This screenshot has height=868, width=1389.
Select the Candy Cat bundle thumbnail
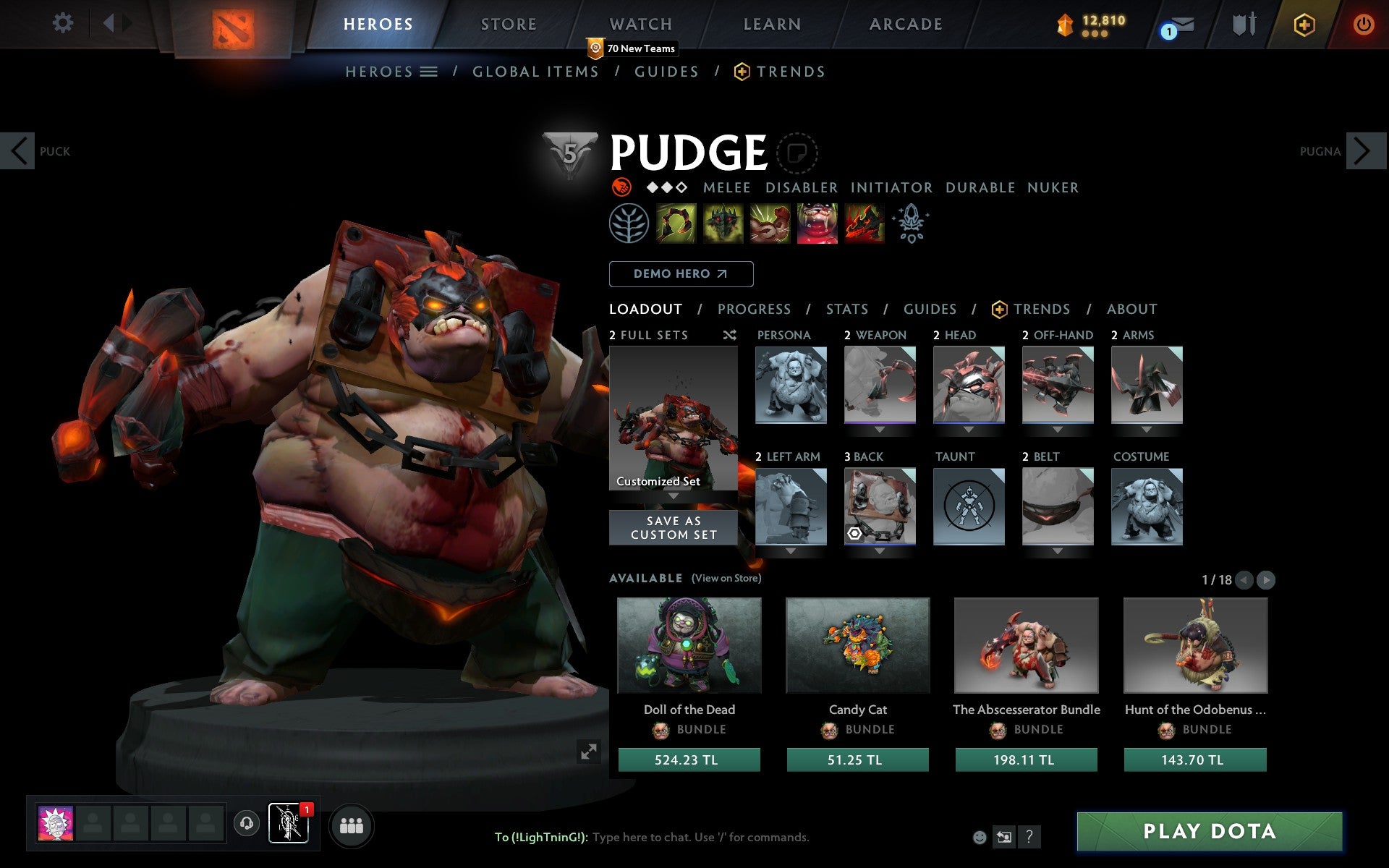click(857, 645)
